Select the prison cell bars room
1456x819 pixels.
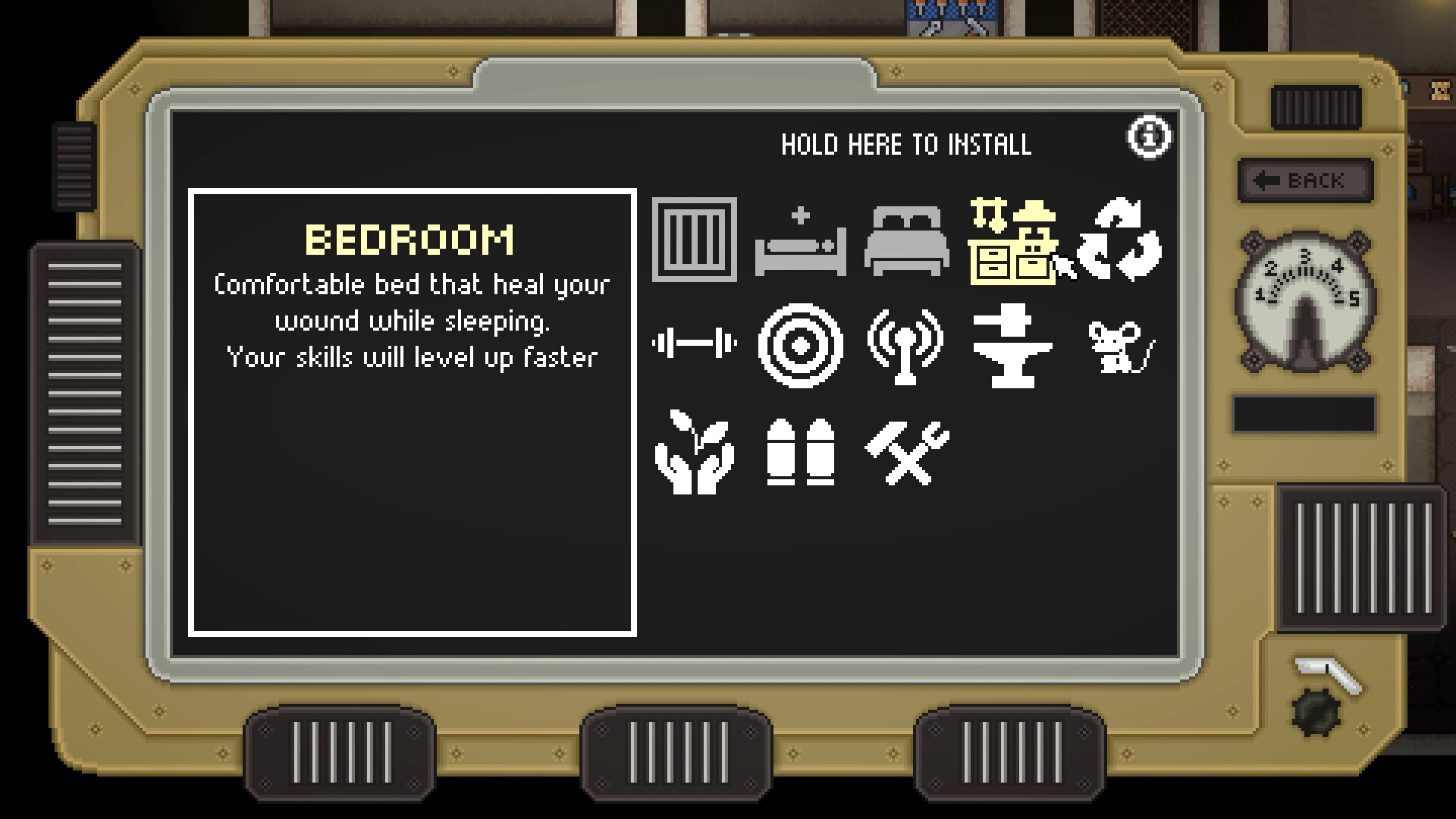point(694,240)
